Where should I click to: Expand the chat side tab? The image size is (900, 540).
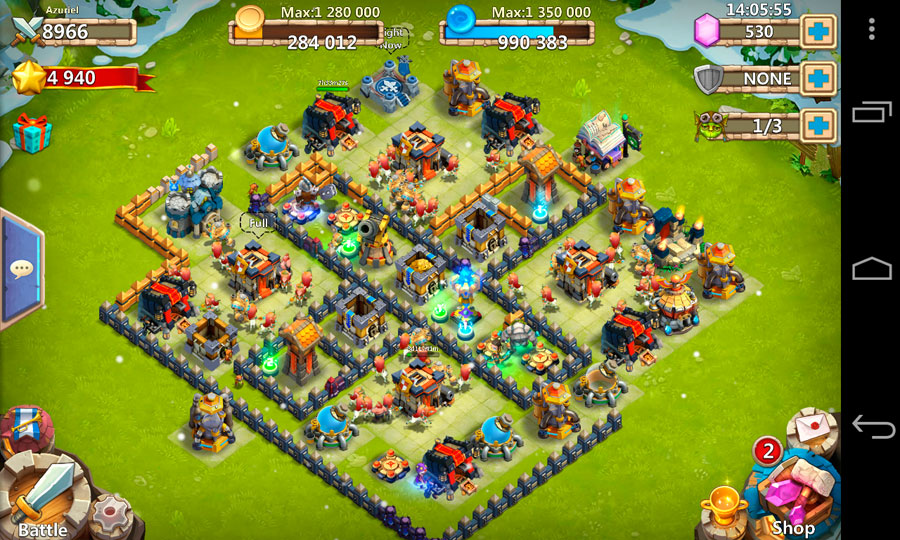point(20,268)
